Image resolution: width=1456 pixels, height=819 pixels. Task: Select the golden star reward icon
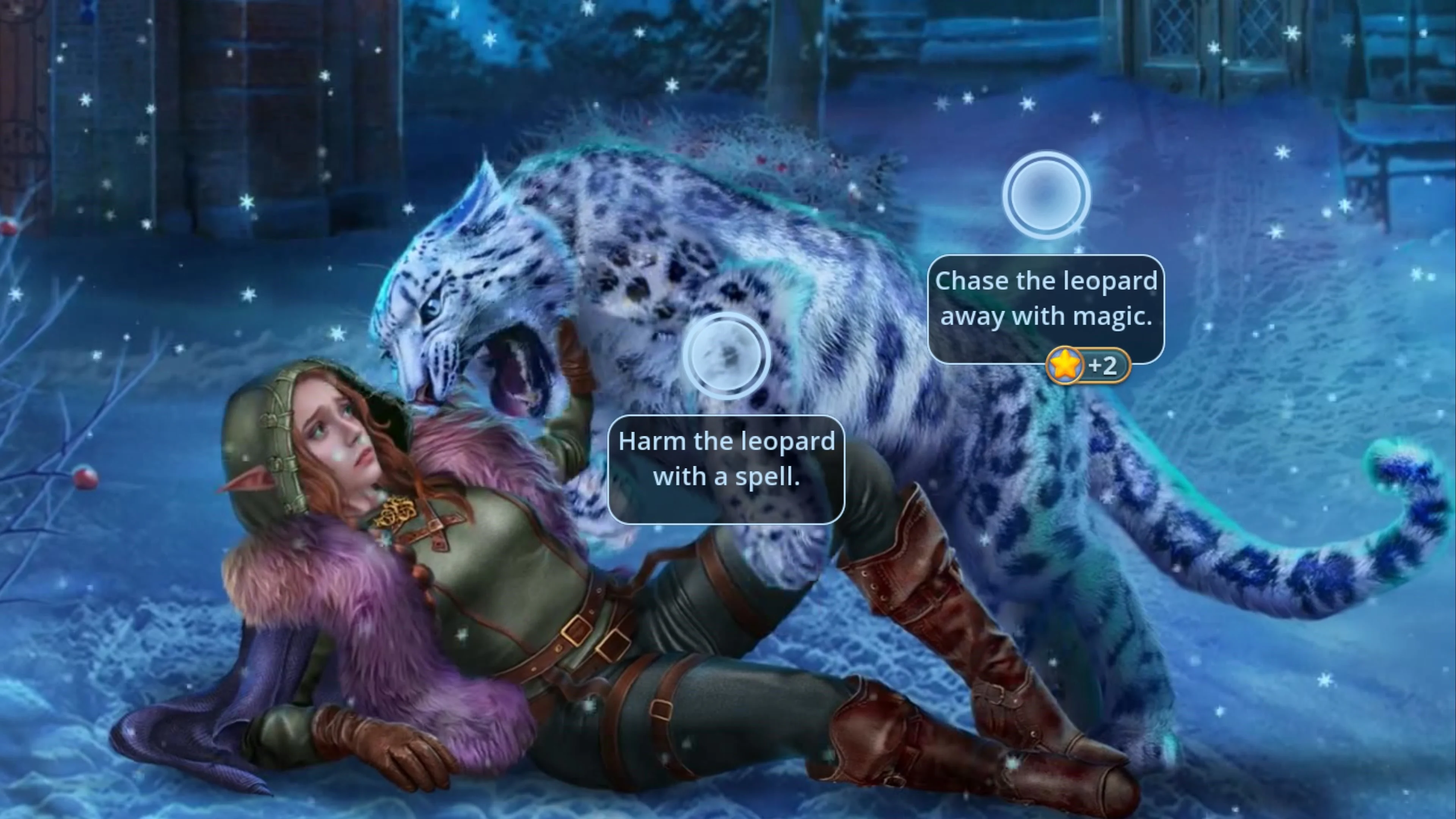click(x=1065, y=366)
